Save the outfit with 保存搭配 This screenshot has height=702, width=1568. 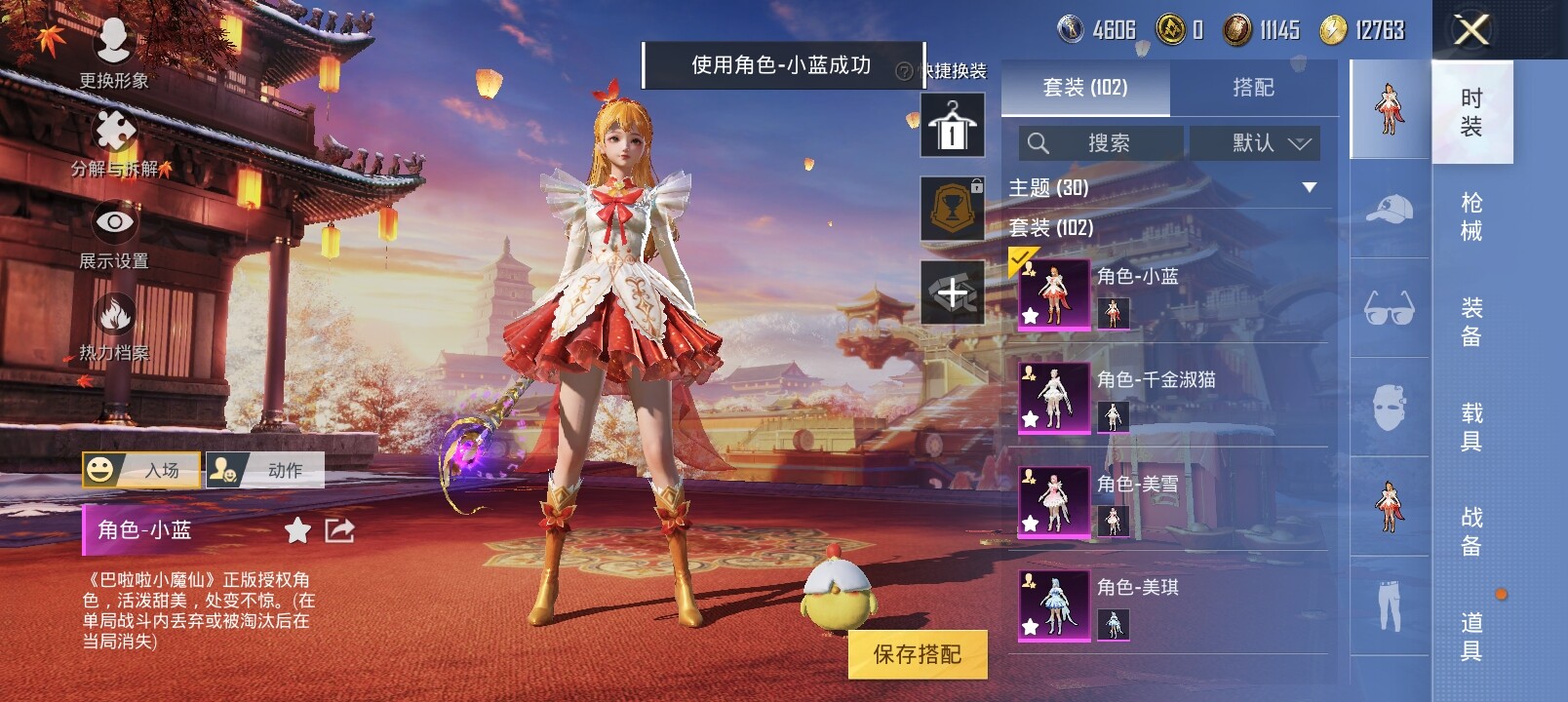pos(917,654)
